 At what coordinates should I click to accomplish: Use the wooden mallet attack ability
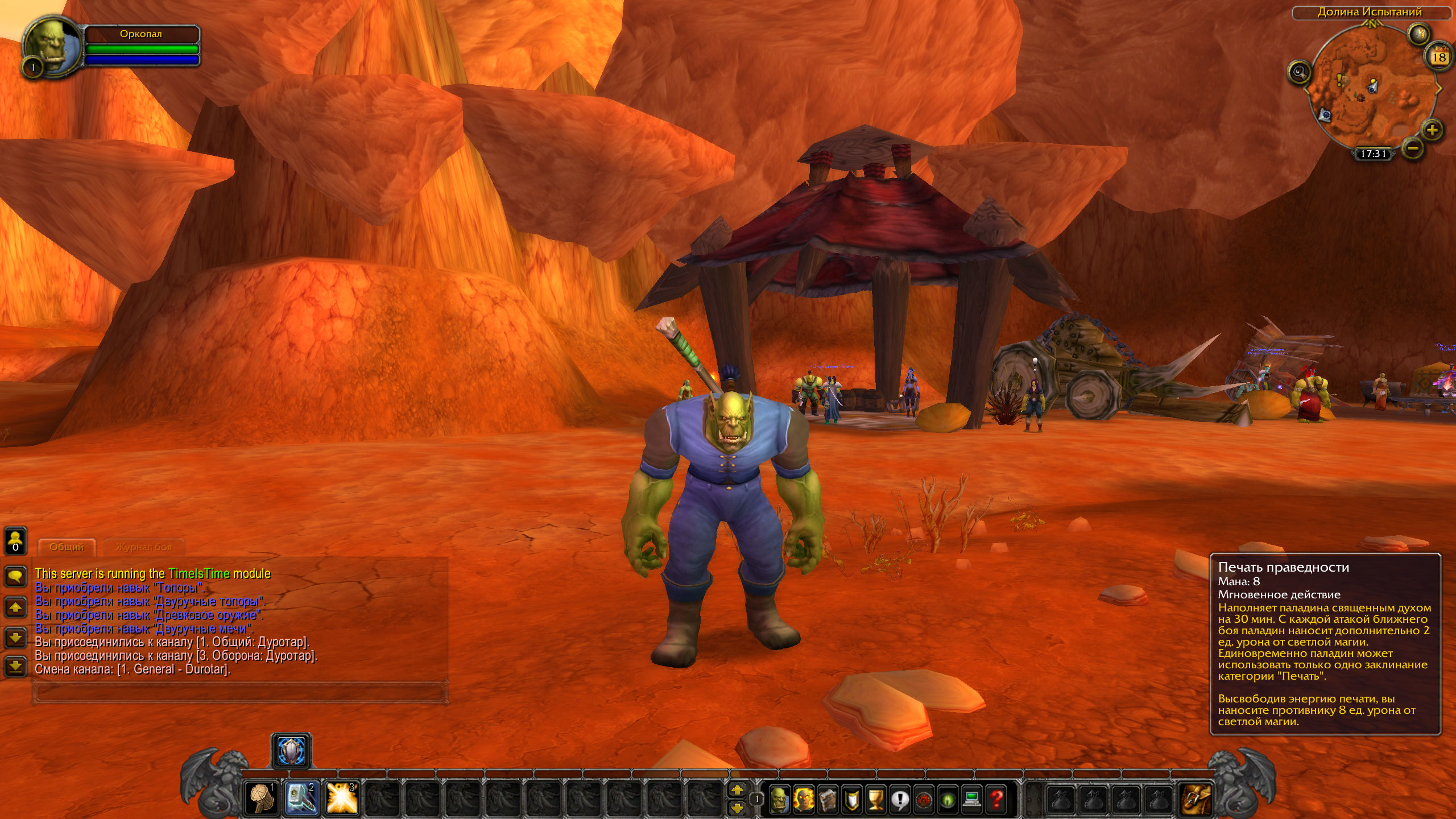pyautogui.click(x=262, y=798)
